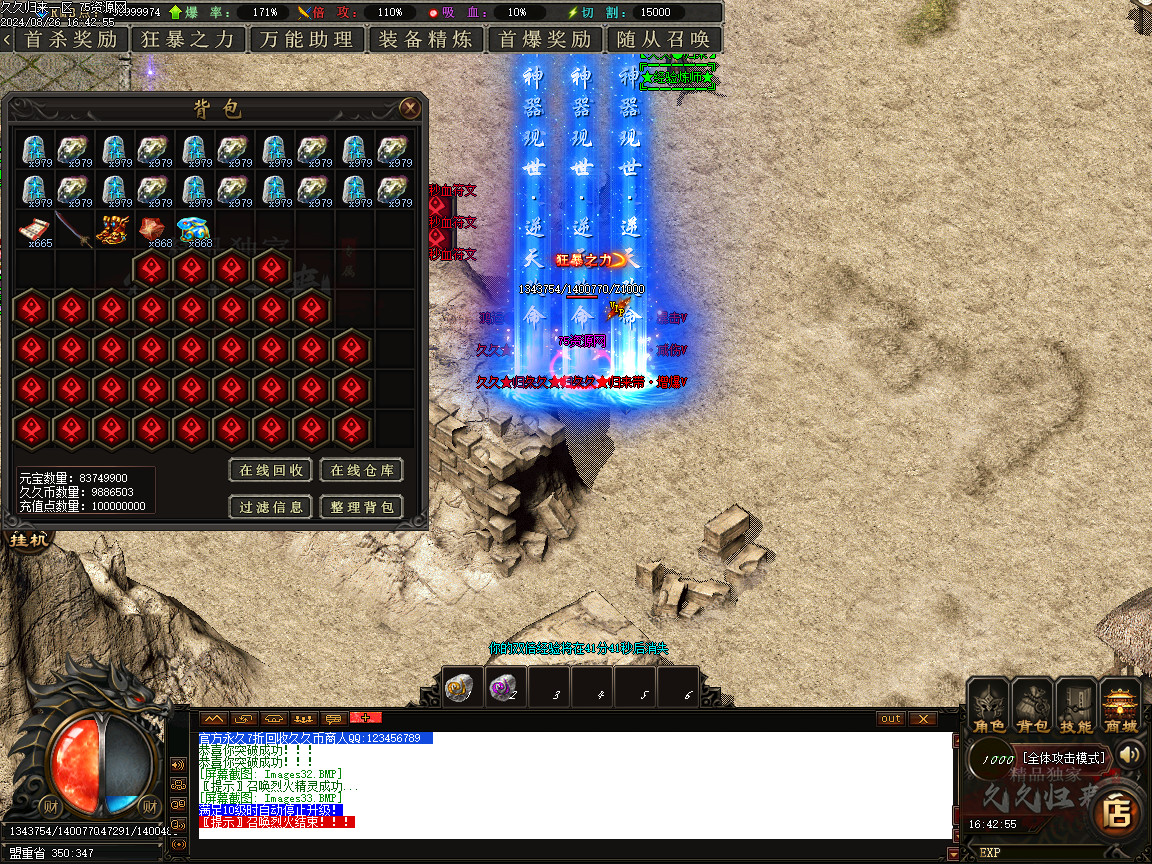Screen dimensions: 1152x864
Task: Open the 技能 skills panel
Action: (1076, 706)
